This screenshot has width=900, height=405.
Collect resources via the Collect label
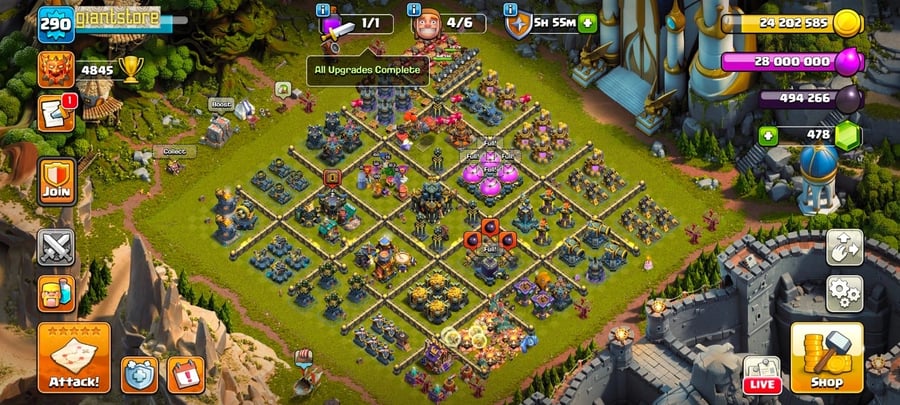click(x=174, y=152)
